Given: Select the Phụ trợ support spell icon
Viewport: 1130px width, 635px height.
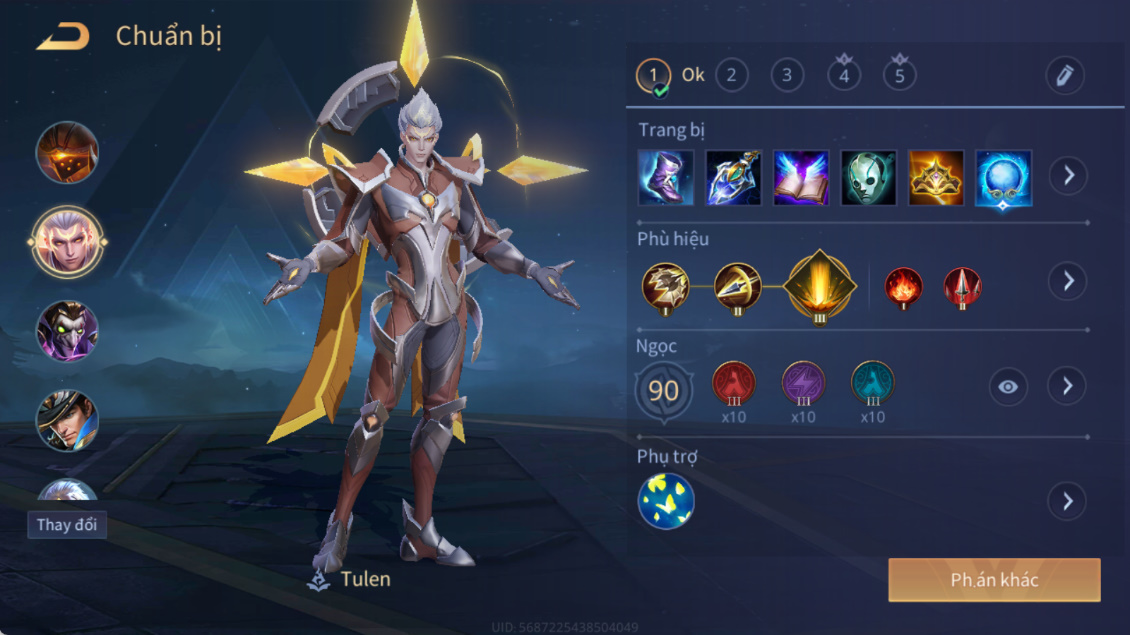Looking at the screenshot, I should coord(666,501).
